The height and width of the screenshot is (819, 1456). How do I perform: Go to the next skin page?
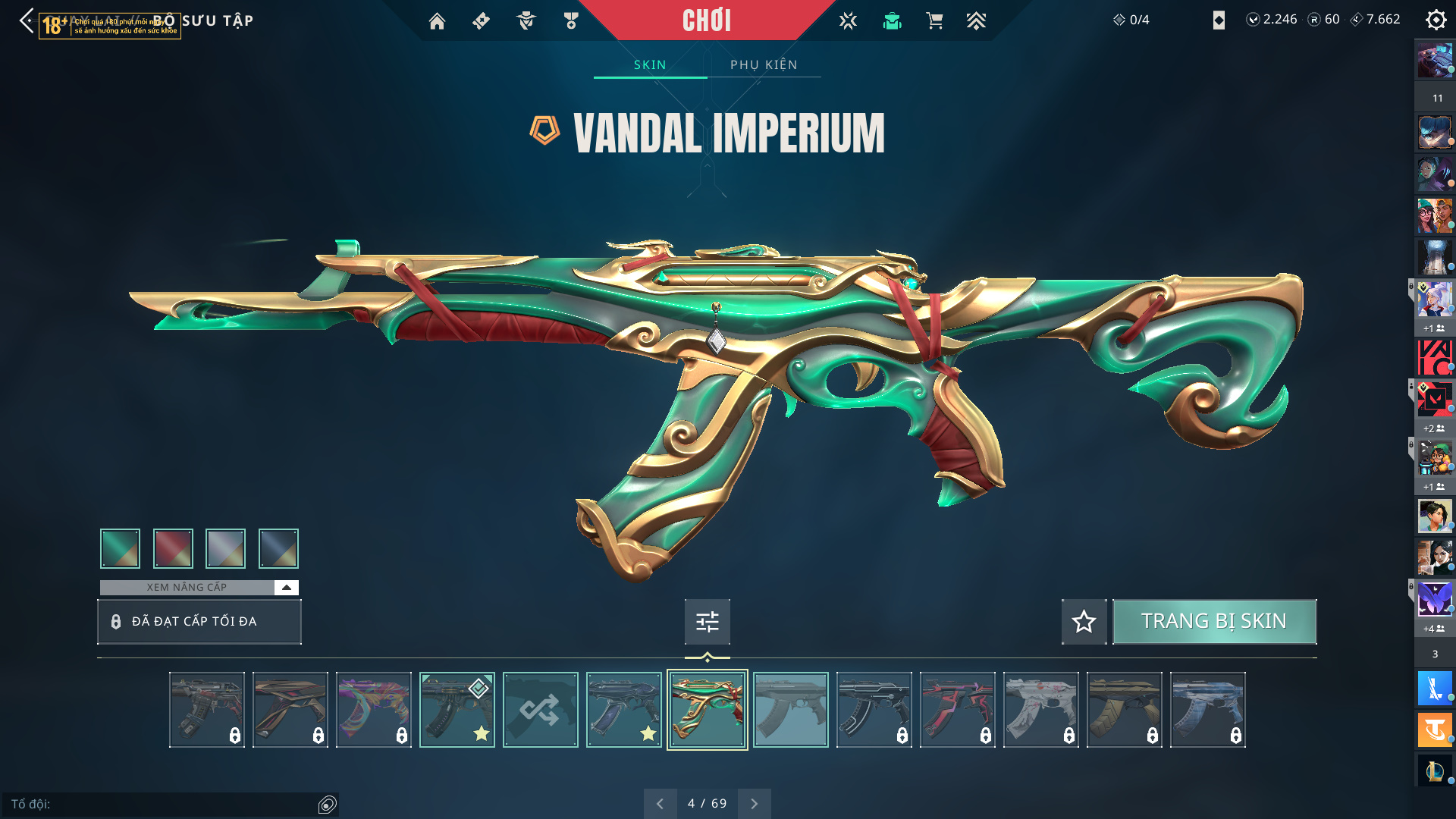pyautogui.click(x=754, y=804)
